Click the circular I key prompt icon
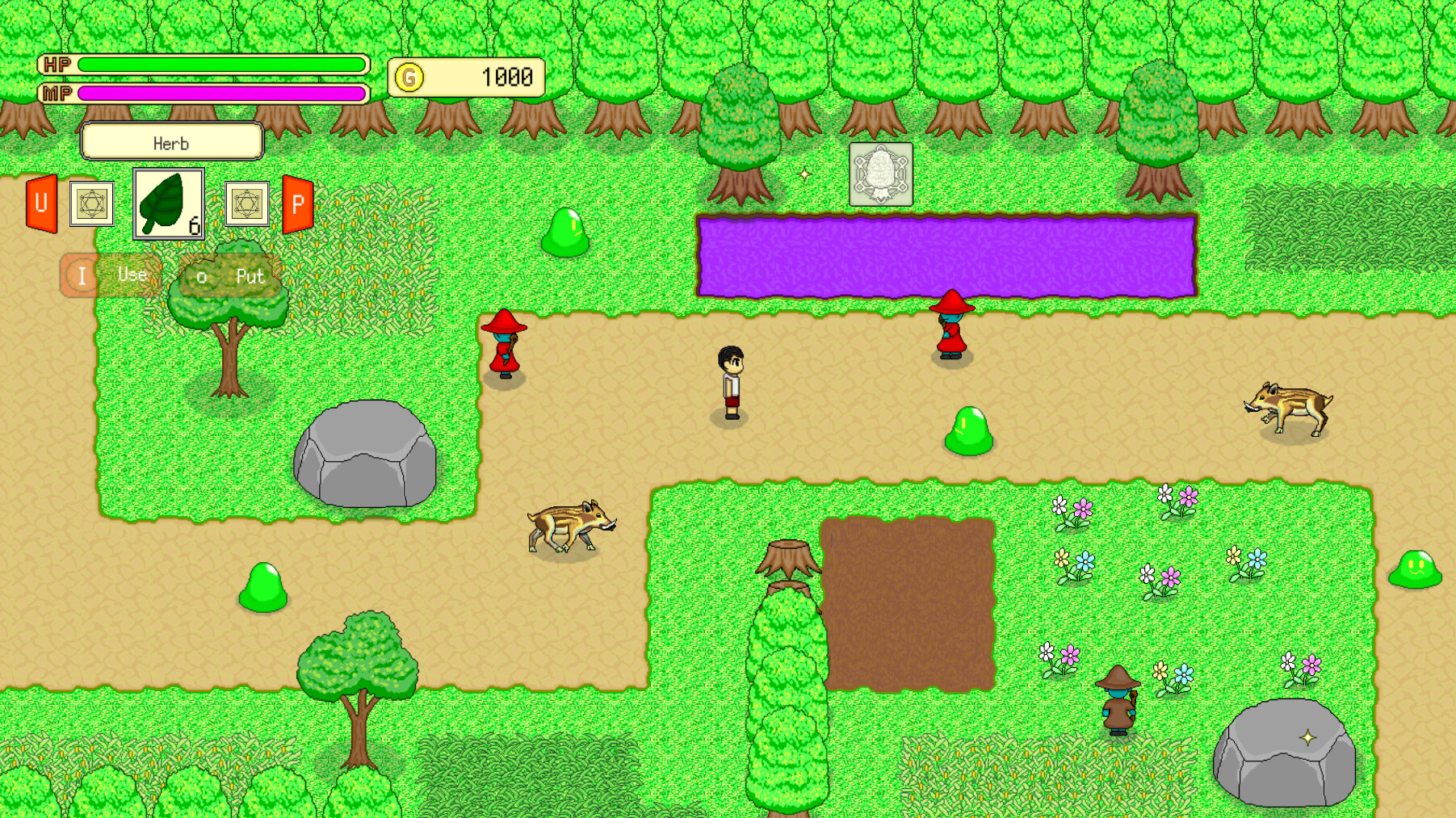 click(81, 275)
